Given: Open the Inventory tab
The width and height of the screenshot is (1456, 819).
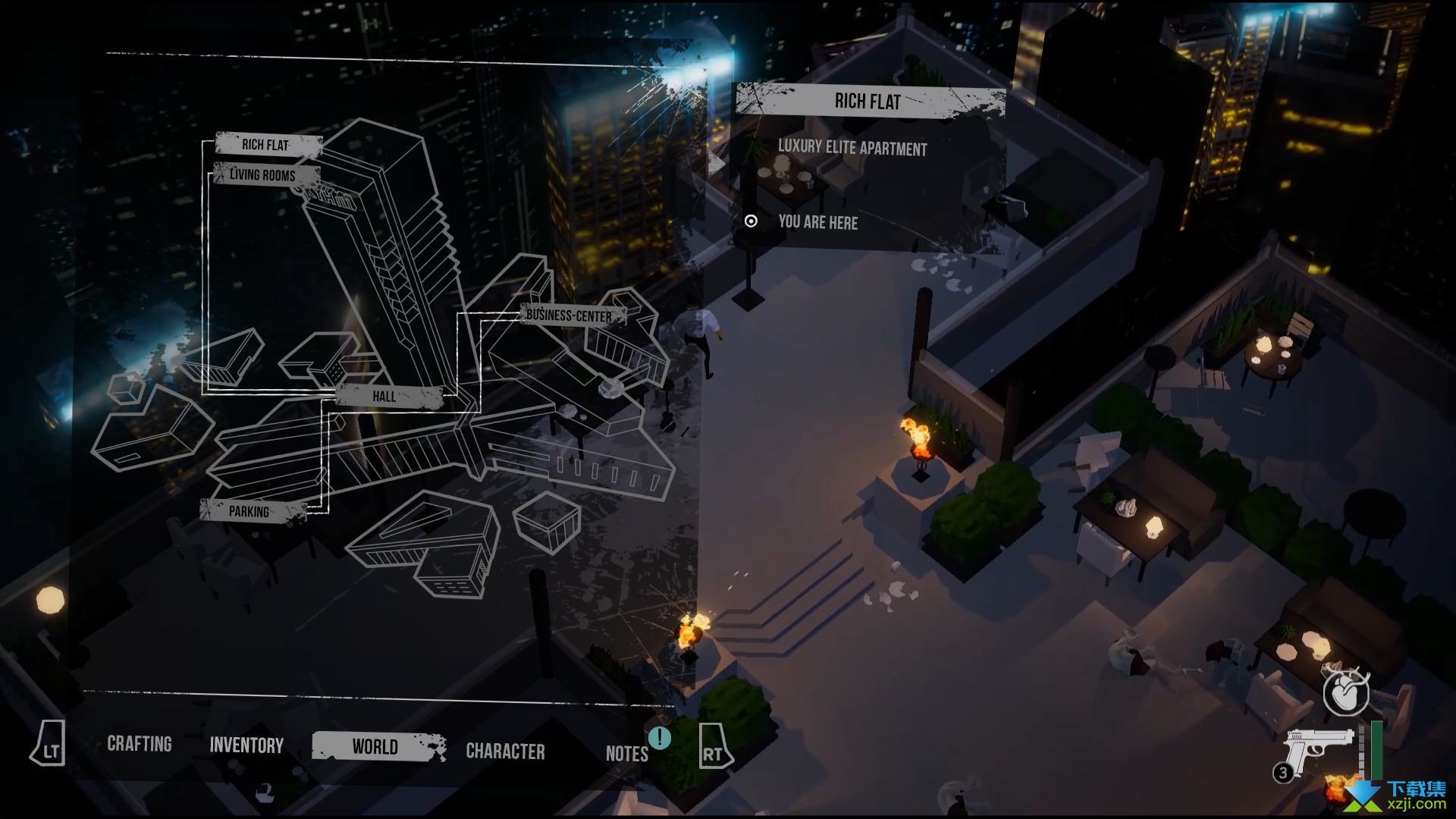Looking at the screenshot, I should [x=246, y=745].
